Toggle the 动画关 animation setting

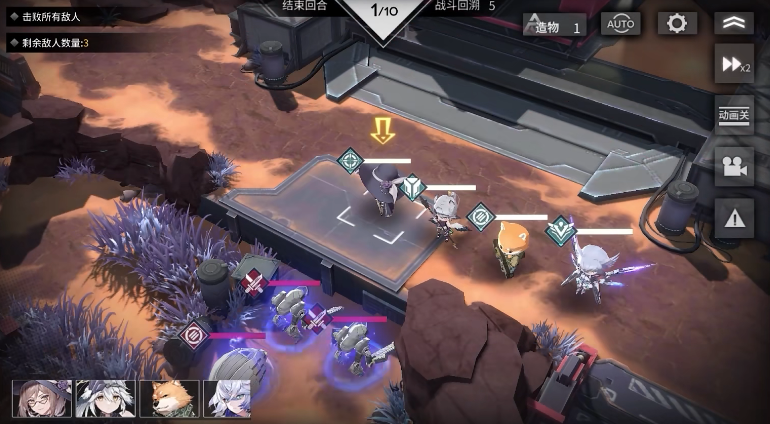pyautogui.click(x=733, y=115)
